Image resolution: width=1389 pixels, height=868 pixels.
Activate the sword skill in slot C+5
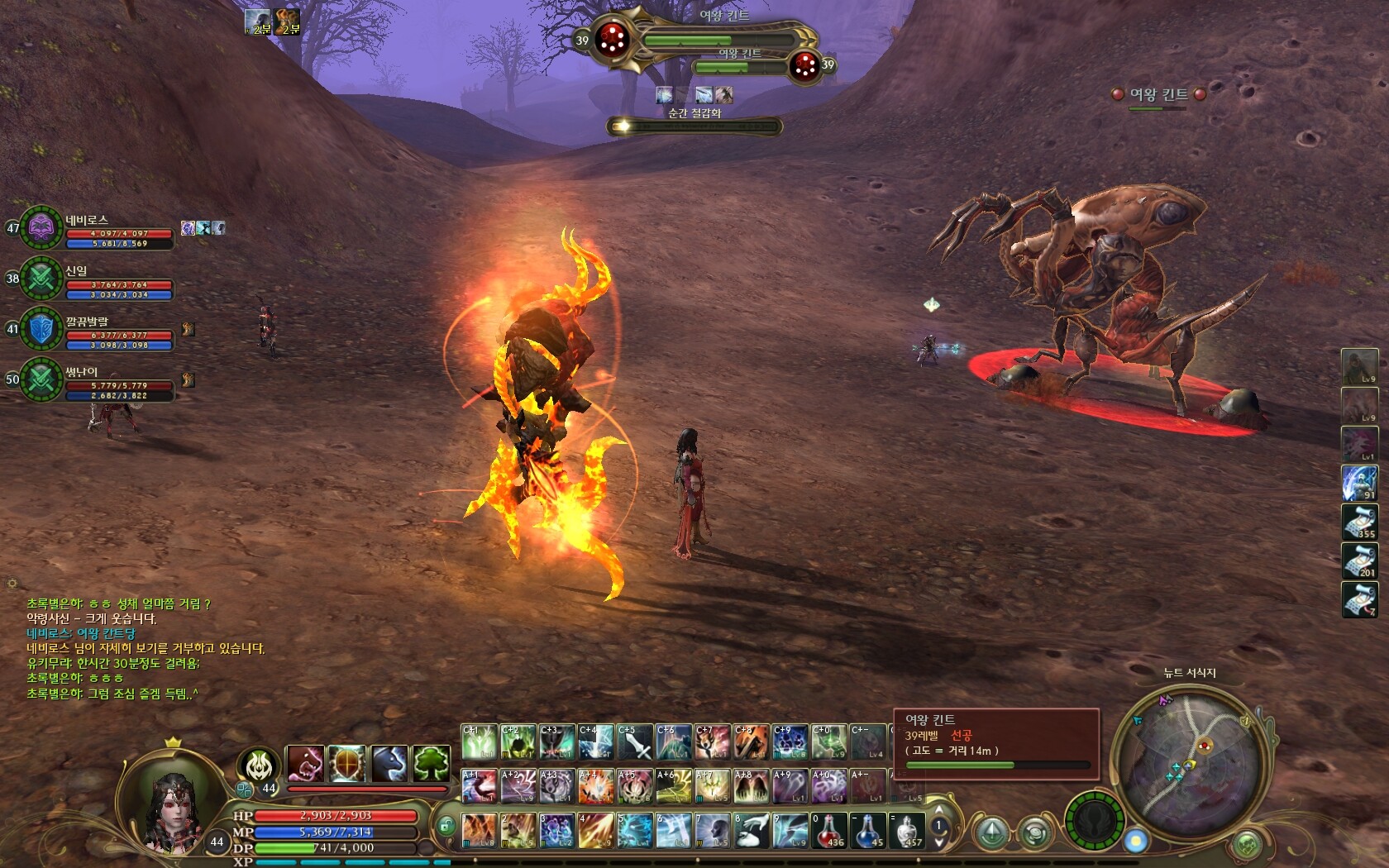click(635, 742)
